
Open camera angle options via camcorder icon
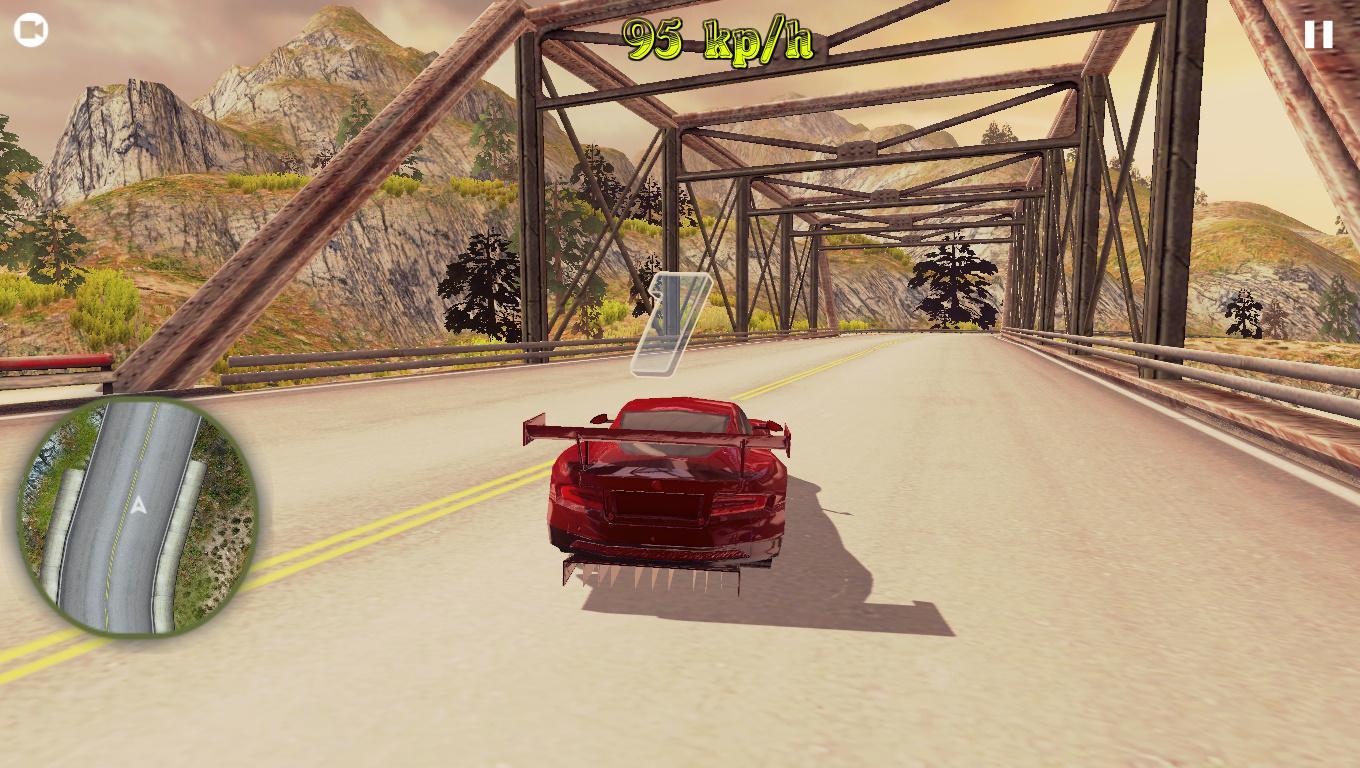coord(29,29)
